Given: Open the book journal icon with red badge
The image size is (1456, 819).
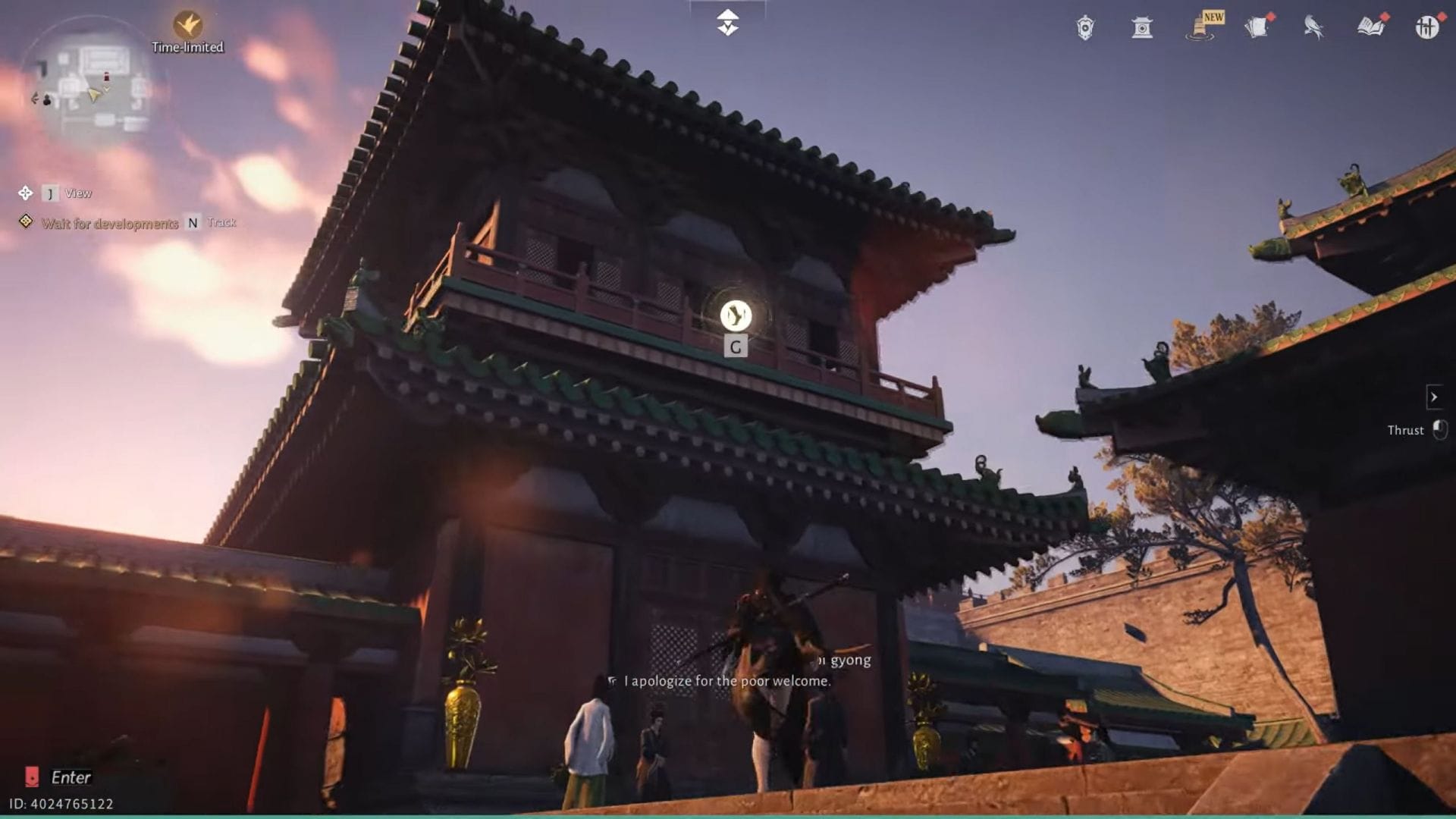Looking at the screenshot, I should click(x=1371, y=27).
